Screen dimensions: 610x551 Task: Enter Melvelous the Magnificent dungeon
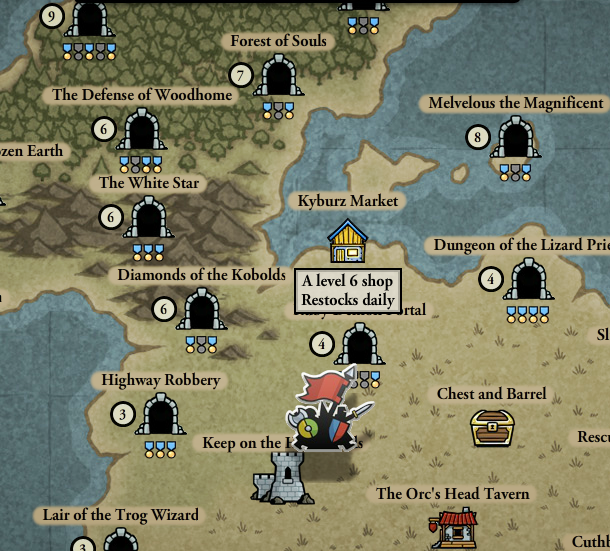click(x=515, y=138)
